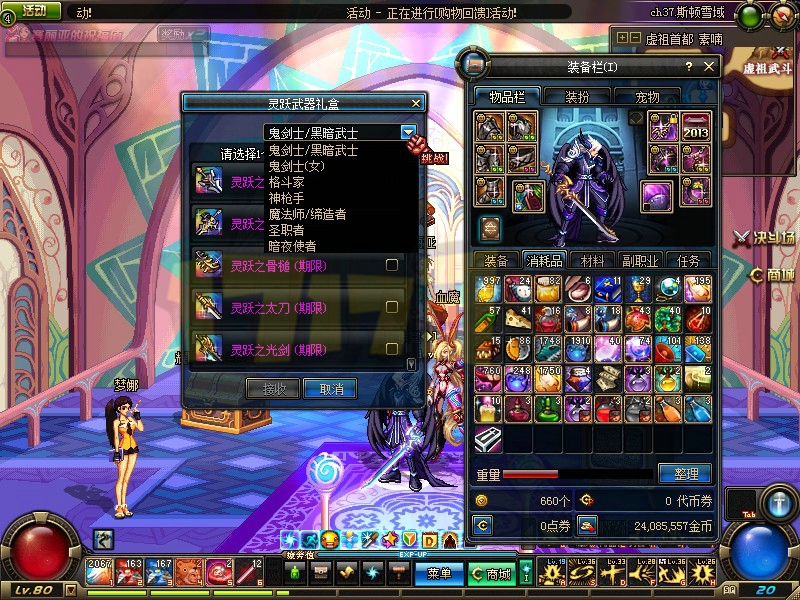
Task: Select 神枪手 in the class dropdown
Action: point(286,198)
